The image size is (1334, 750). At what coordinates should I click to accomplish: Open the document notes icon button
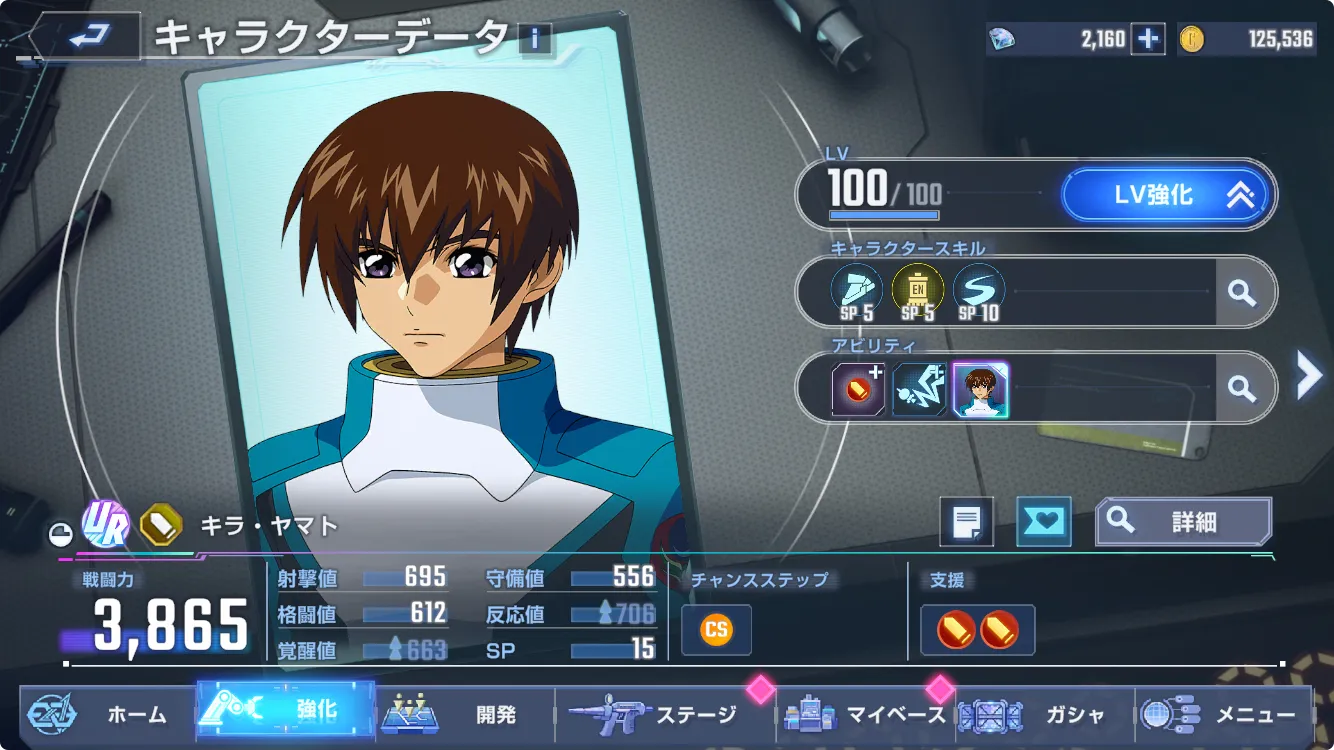coord(966,521)
